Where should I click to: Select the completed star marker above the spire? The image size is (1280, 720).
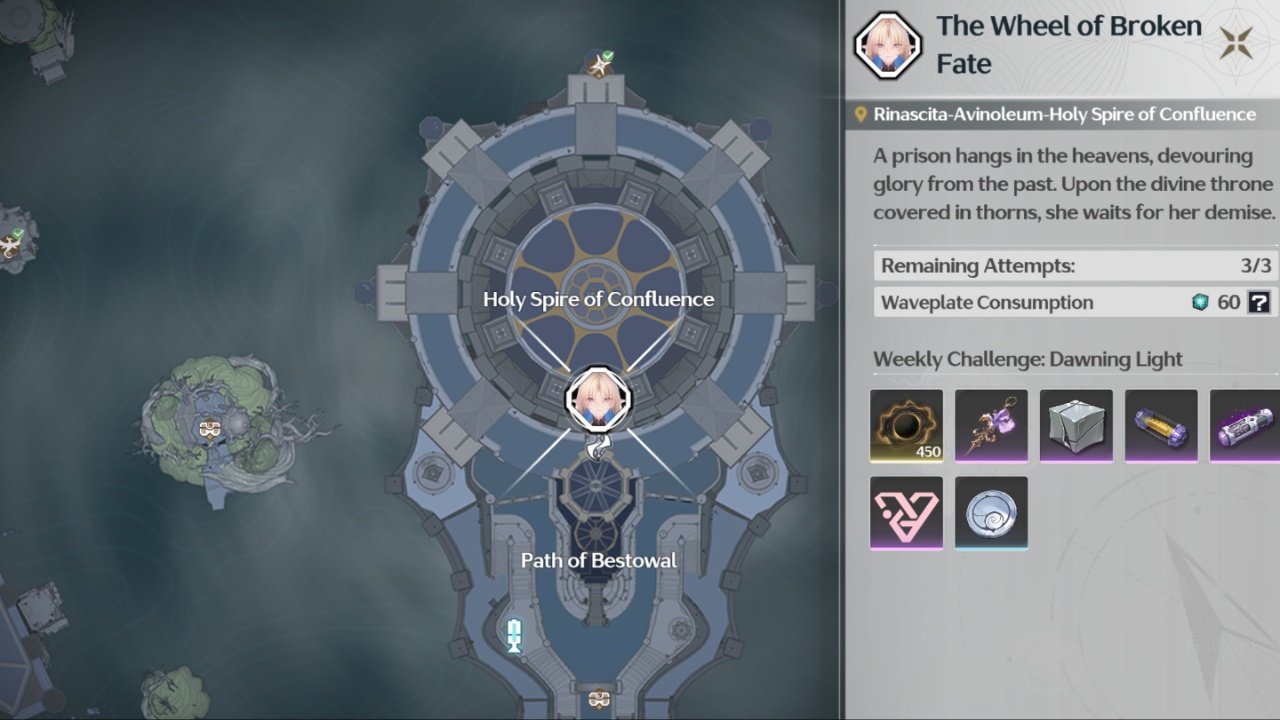(x=600, y=65)
